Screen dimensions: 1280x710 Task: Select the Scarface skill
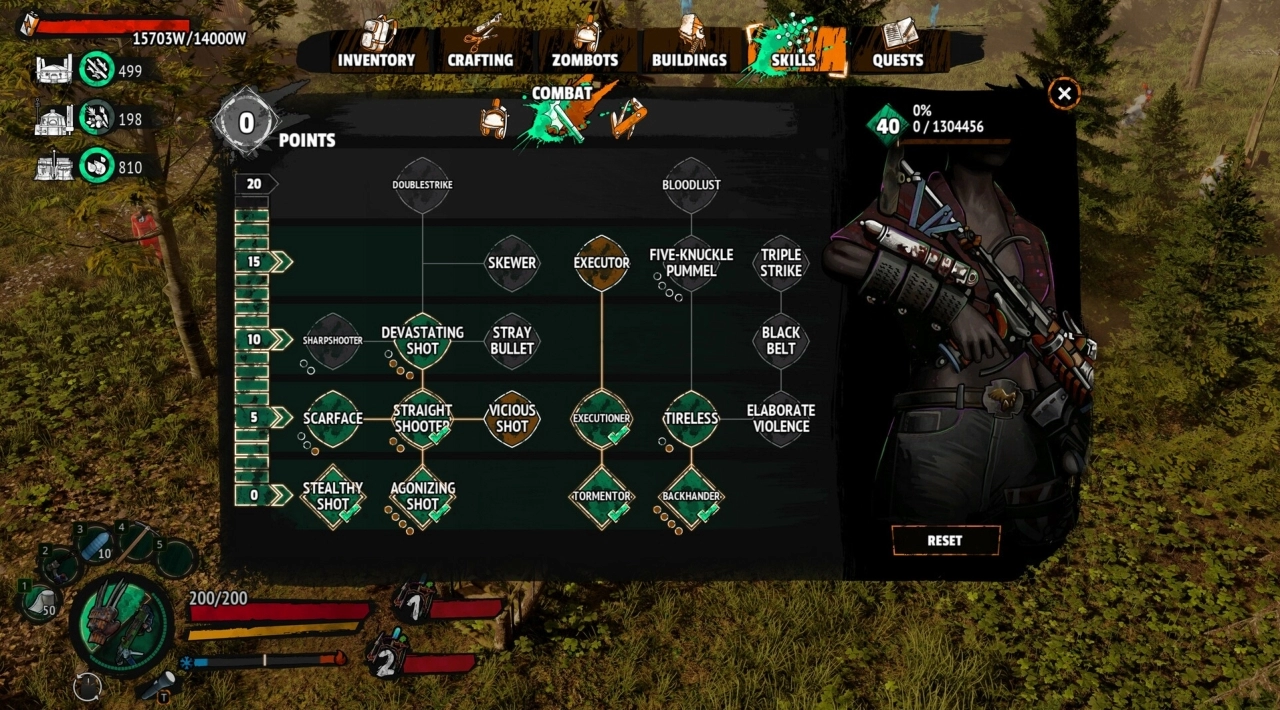pyautogui.click(x=332, y=418)
